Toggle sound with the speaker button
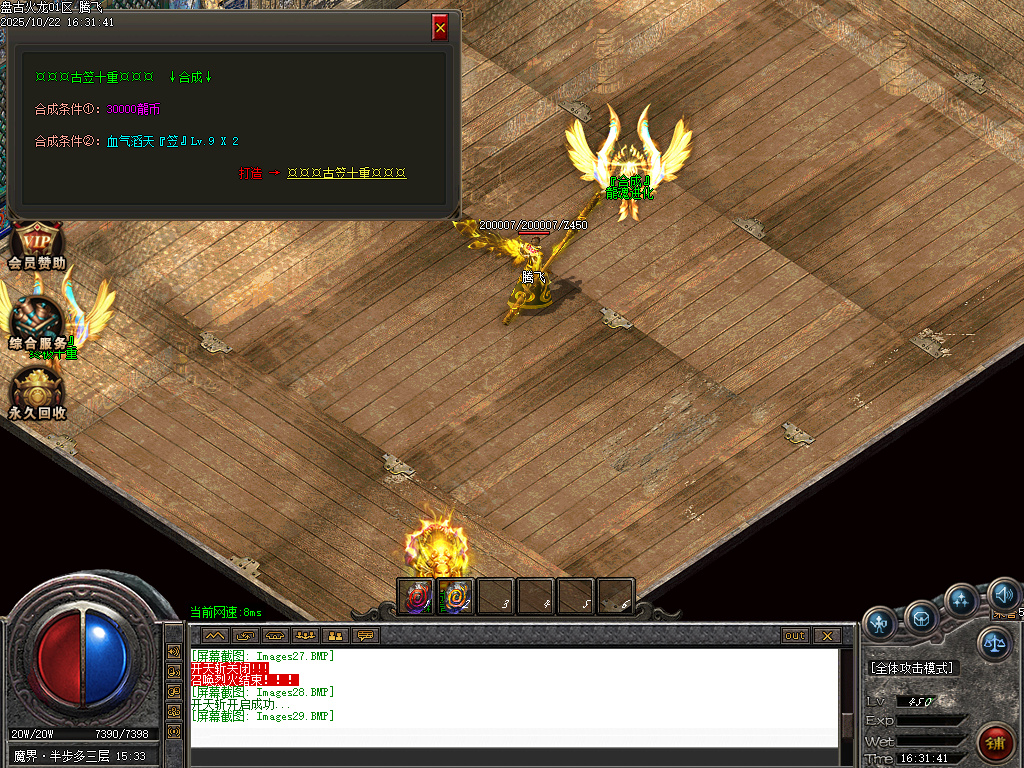This screenshot has height=768, width=1024. pos(1003,597)
